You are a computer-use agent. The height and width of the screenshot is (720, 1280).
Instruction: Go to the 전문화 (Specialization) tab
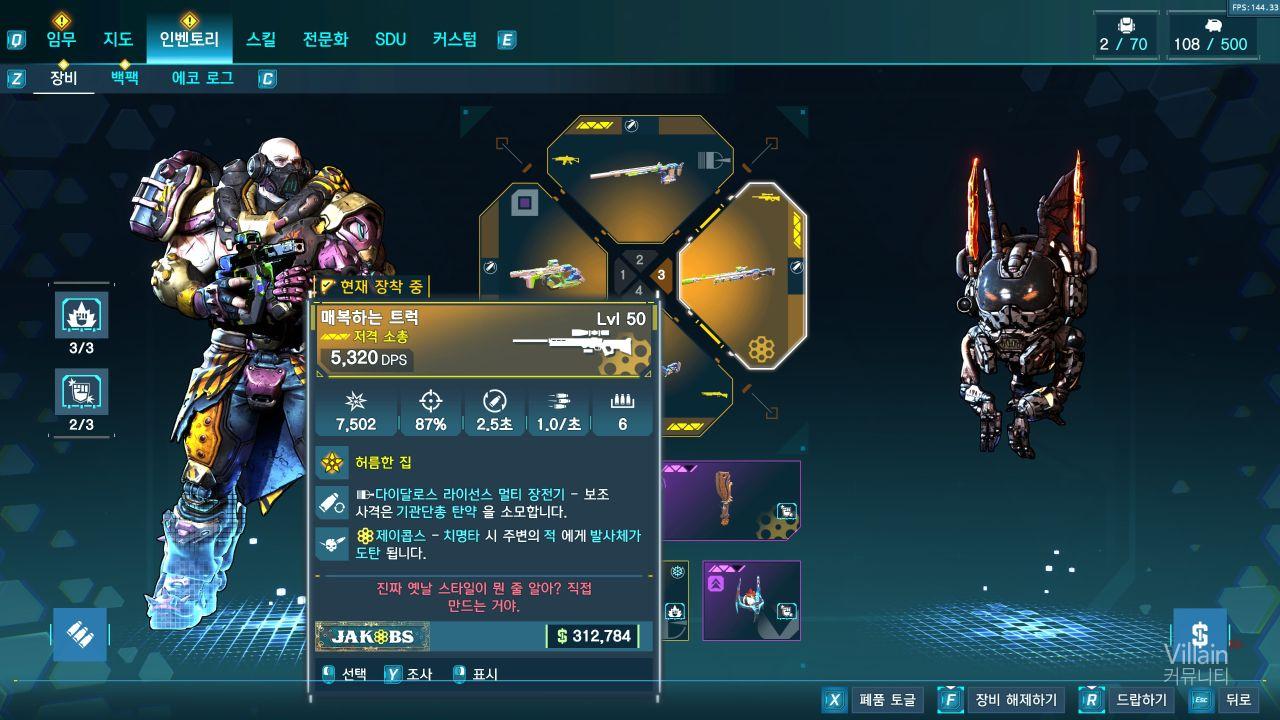coord(326,40)
